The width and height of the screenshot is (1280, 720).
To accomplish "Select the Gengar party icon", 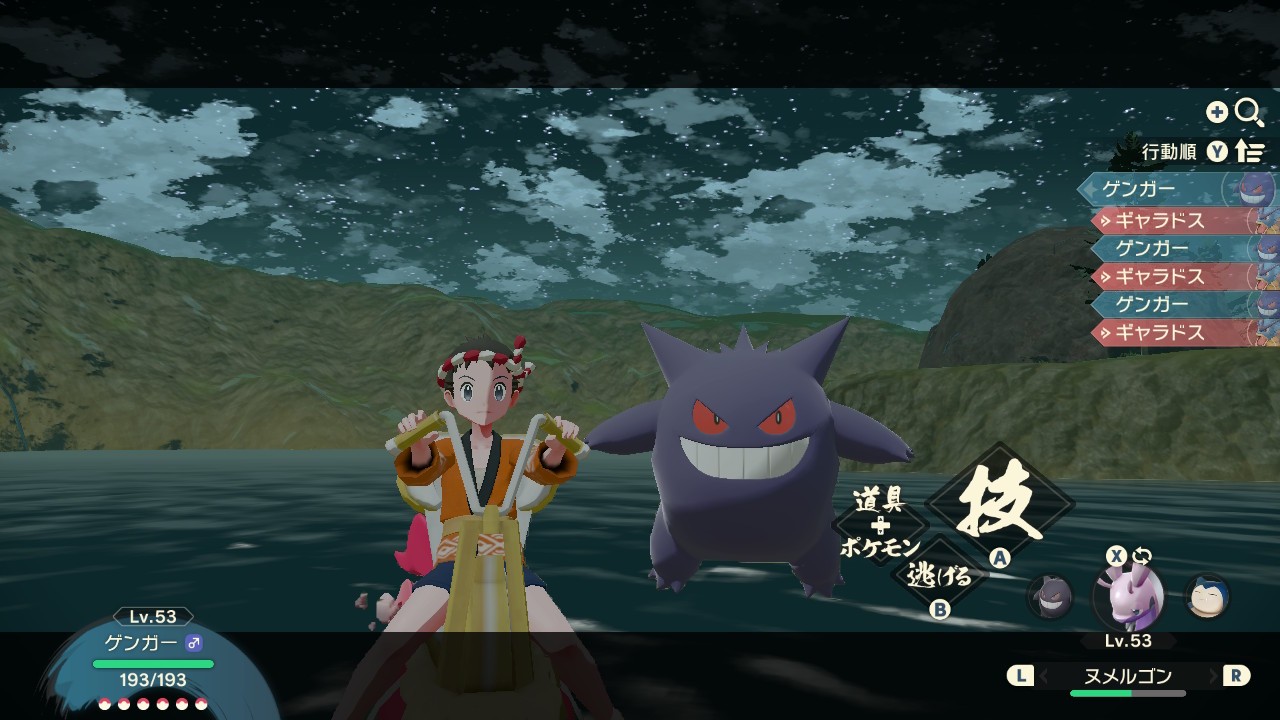I will [1050, 597].
